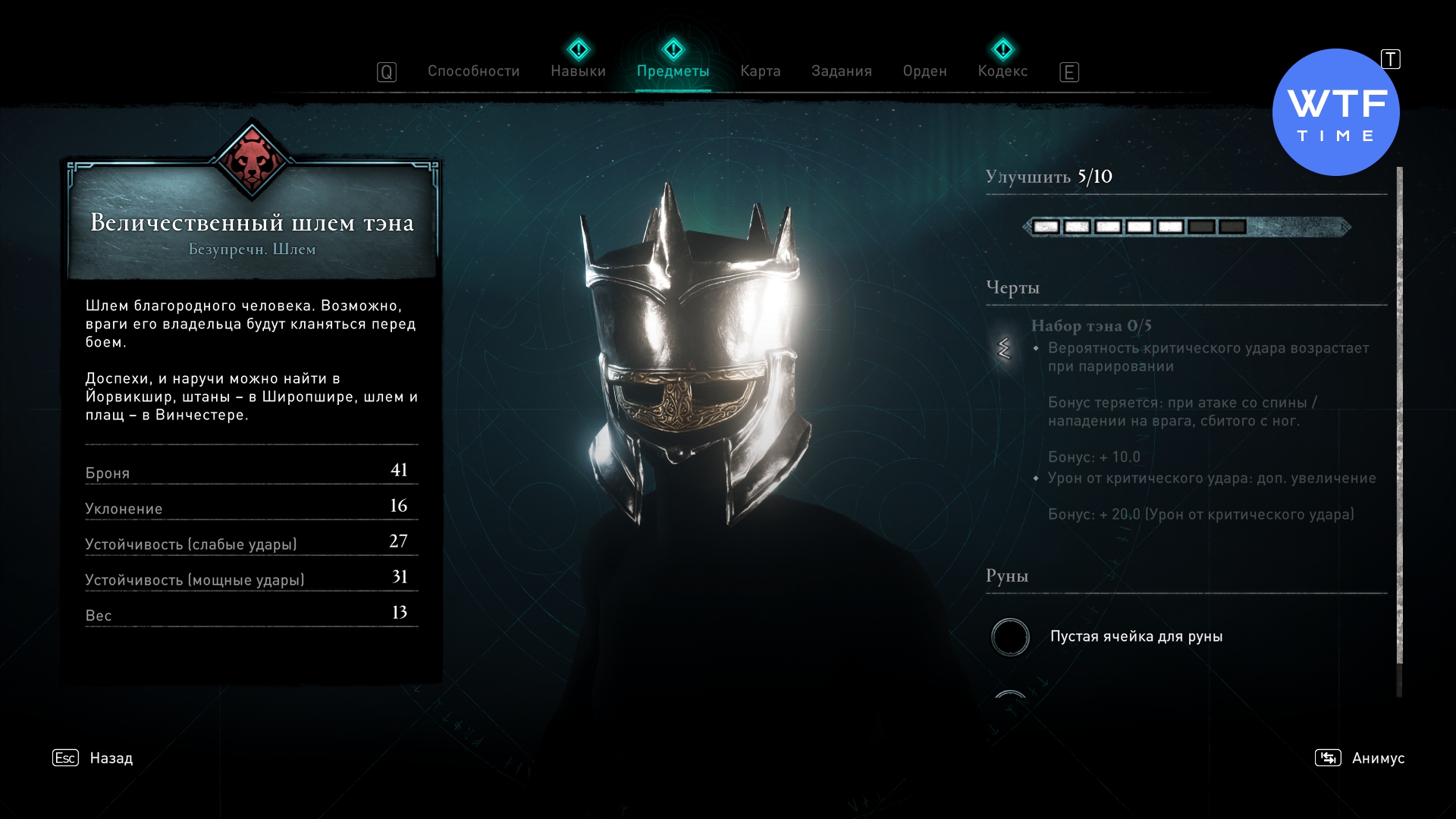Screen dimensions: 1456x819
Task: Select the Предметы tab
Action: point(673,71)
